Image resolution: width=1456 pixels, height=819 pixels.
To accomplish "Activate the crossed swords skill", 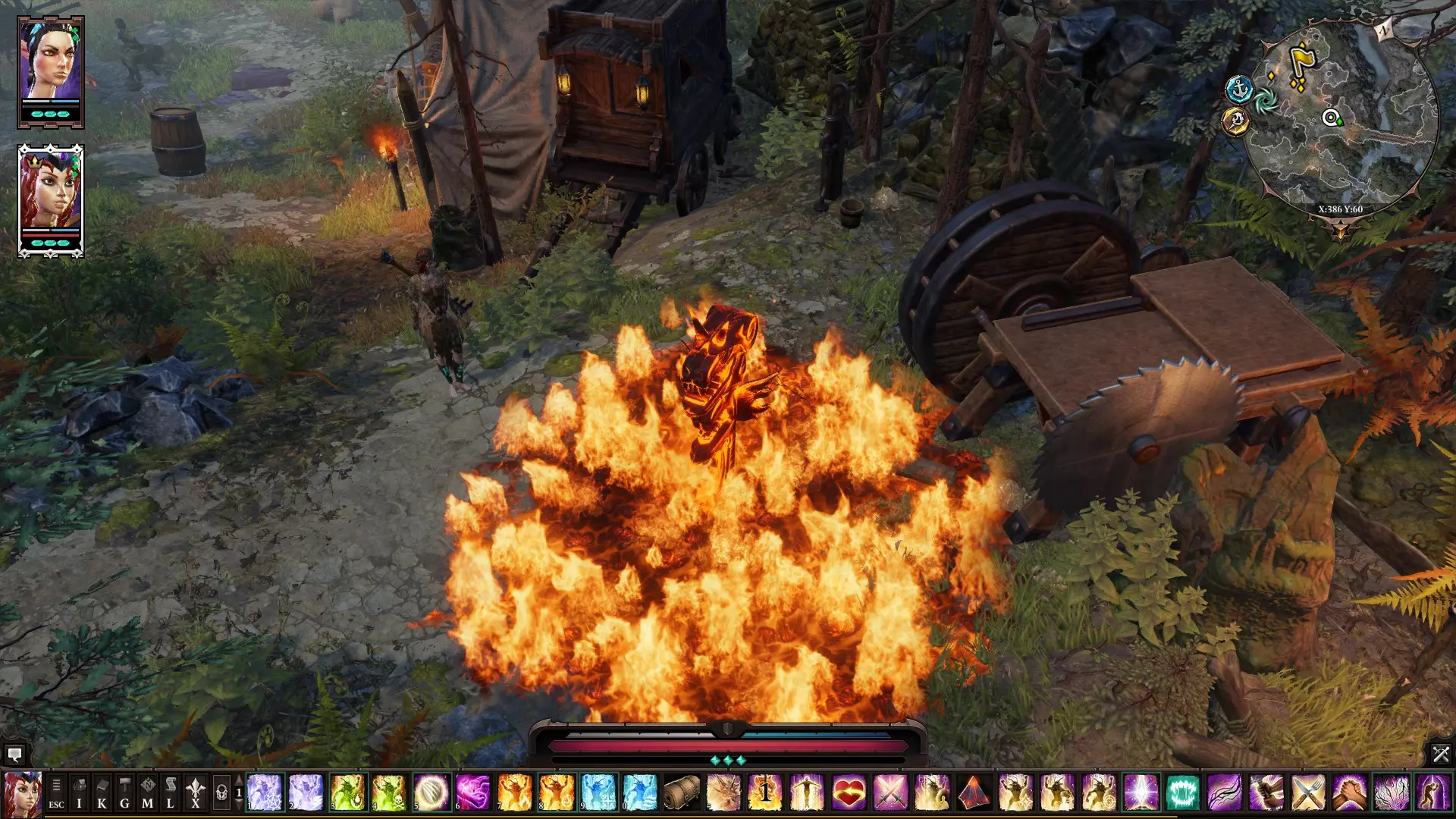I will (x=890, y=792).
